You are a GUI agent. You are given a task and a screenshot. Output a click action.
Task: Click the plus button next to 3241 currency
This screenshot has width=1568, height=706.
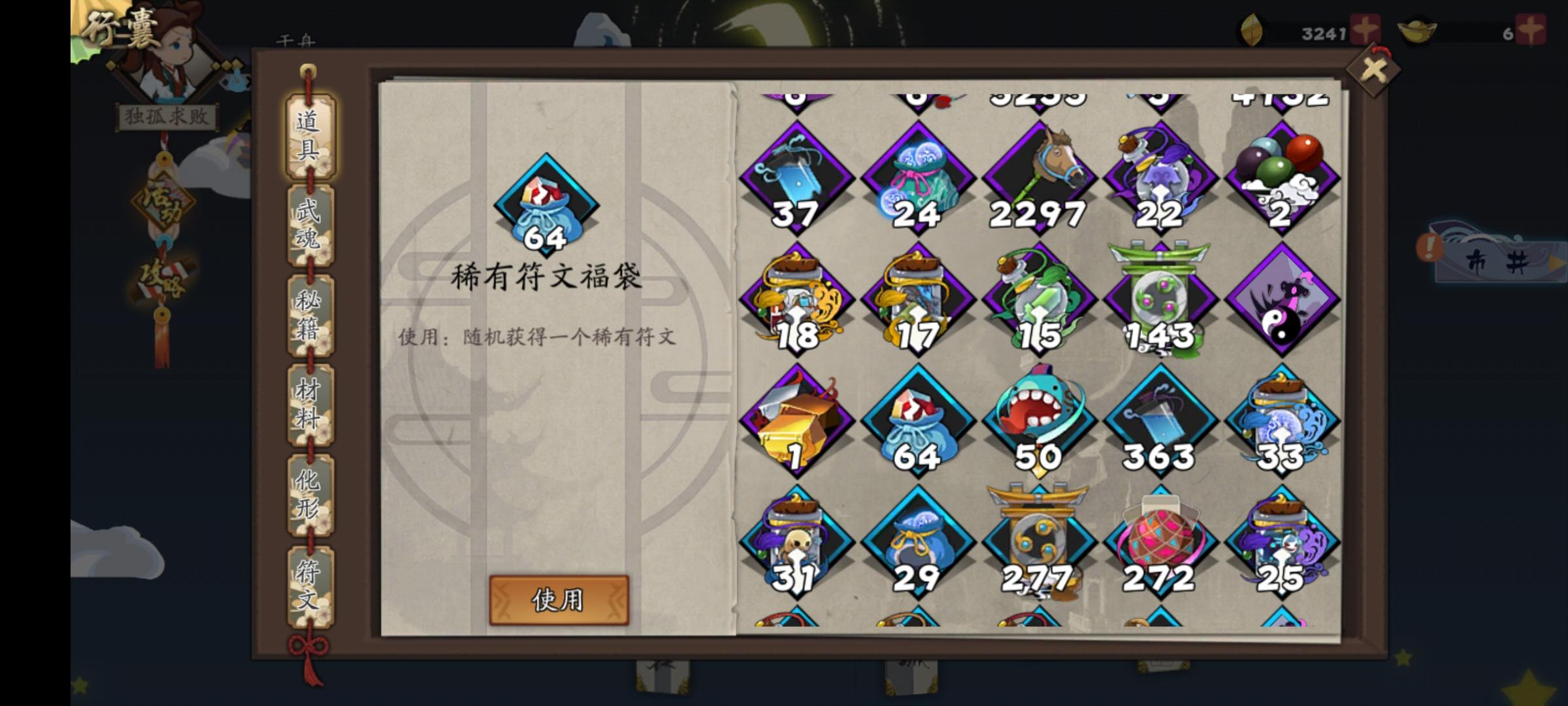pos(1366,27)
